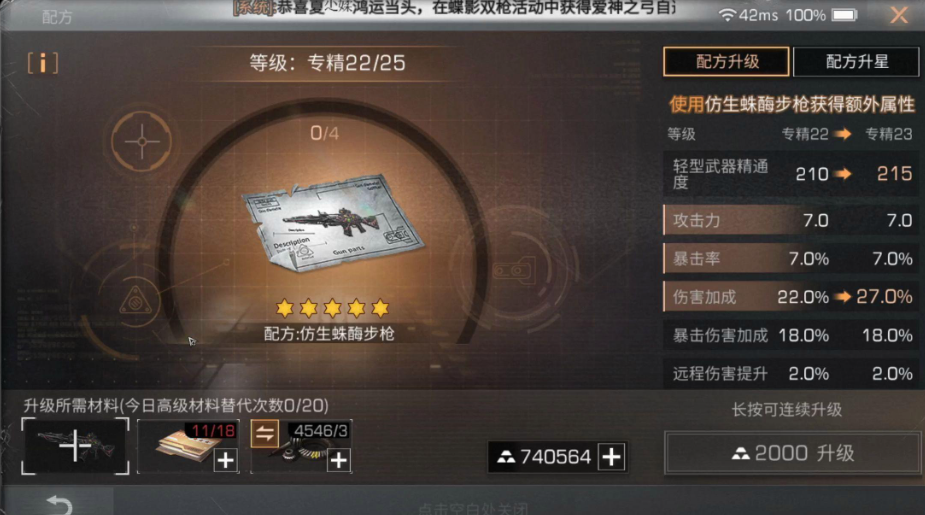Add currency with the plus beside 740564
This screenshot has width=925, height=515.
611,457
